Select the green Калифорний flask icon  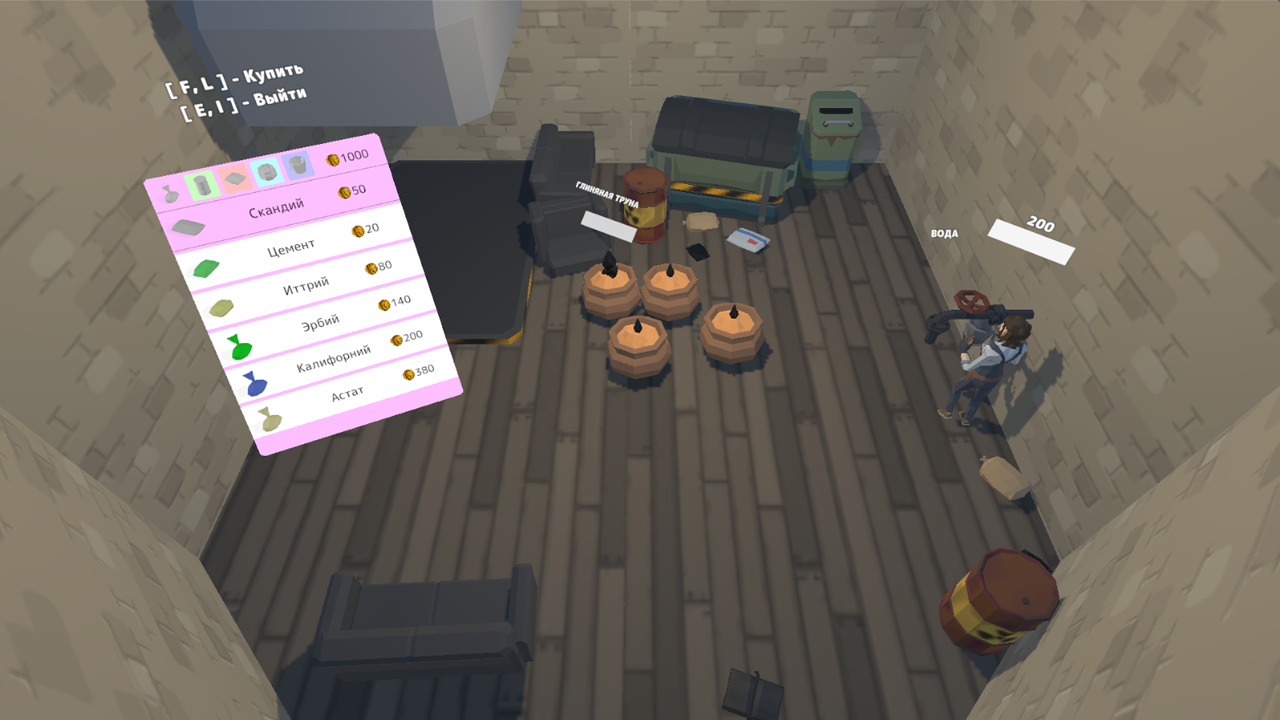tap(237, 346)
